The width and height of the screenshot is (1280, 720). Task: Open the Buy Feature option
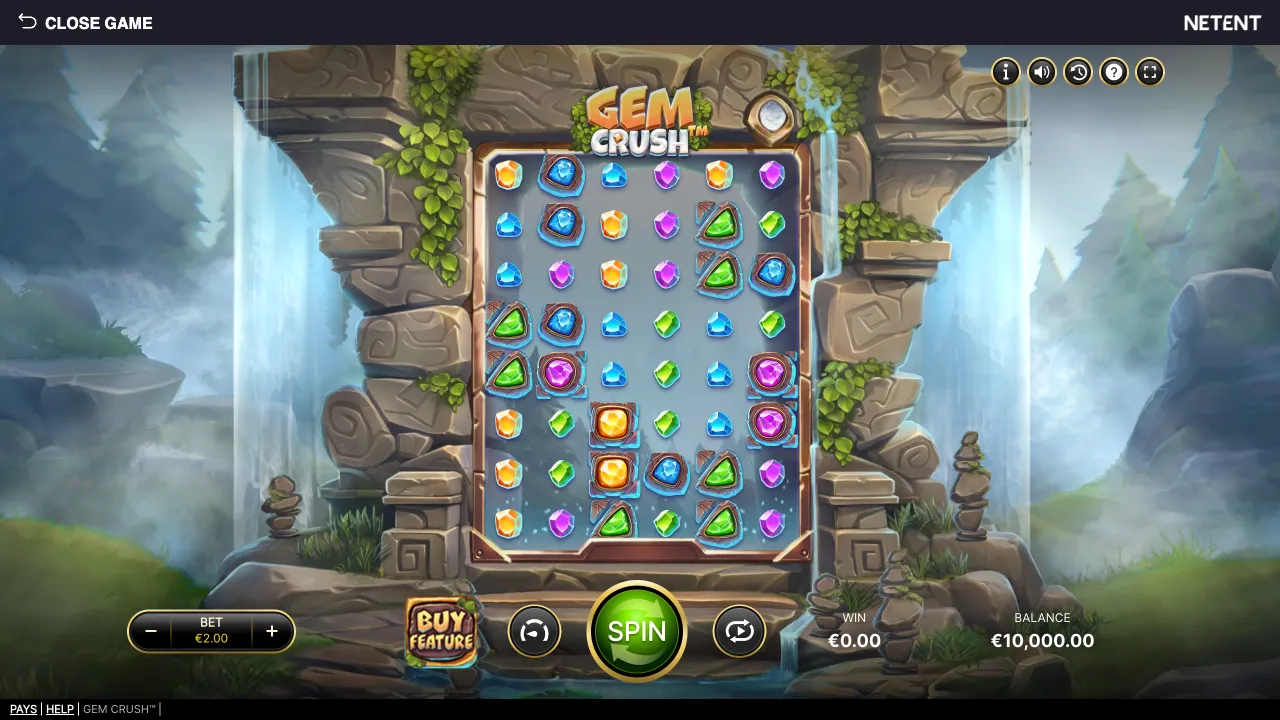pos(443,632)
